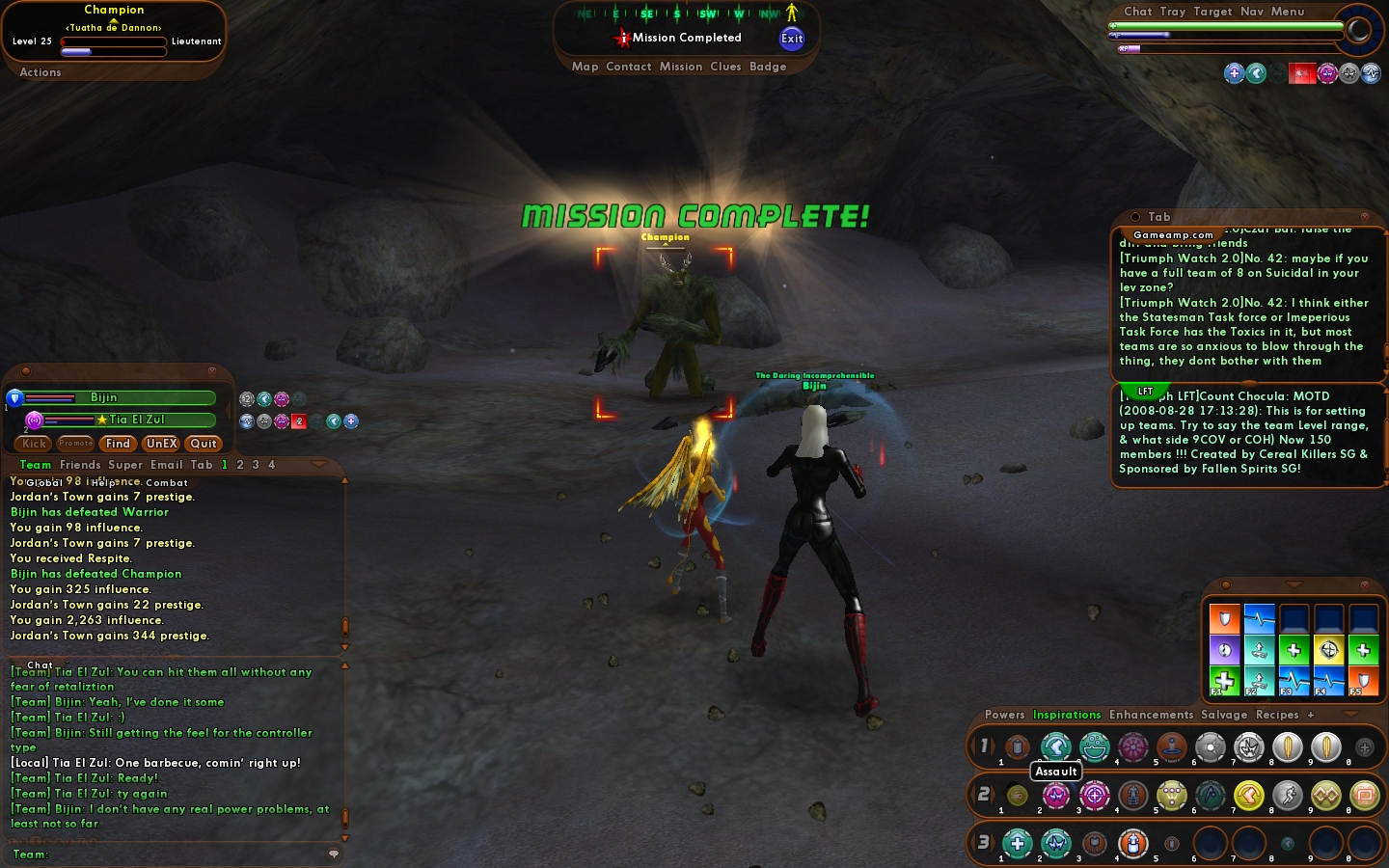
Task: Open the Inspirations tray tab
Action: (1067, 715)
